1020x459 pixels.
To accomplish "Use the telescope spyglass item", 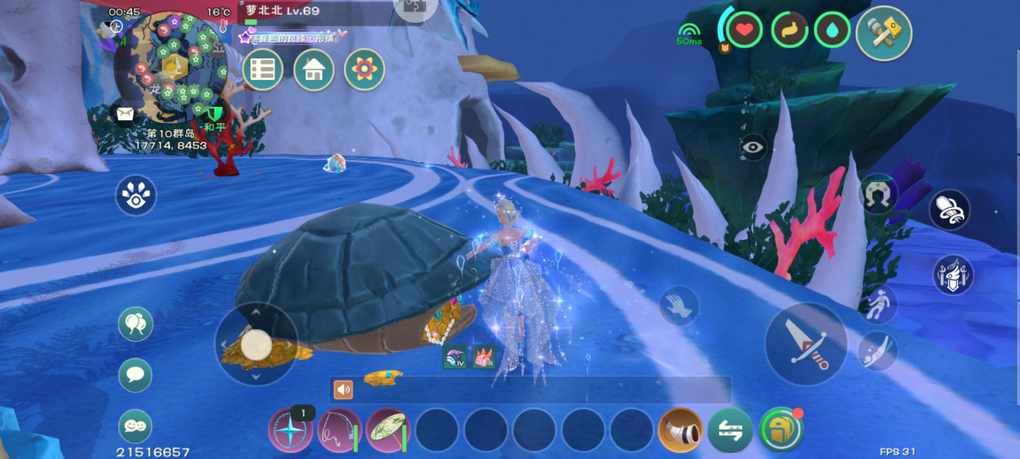I will (680, 431).
